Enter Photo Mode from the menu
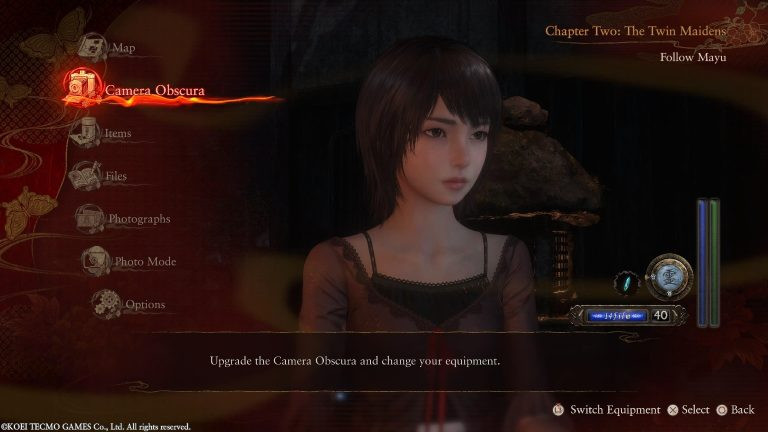Screen dimensions: 768x432 145,262
